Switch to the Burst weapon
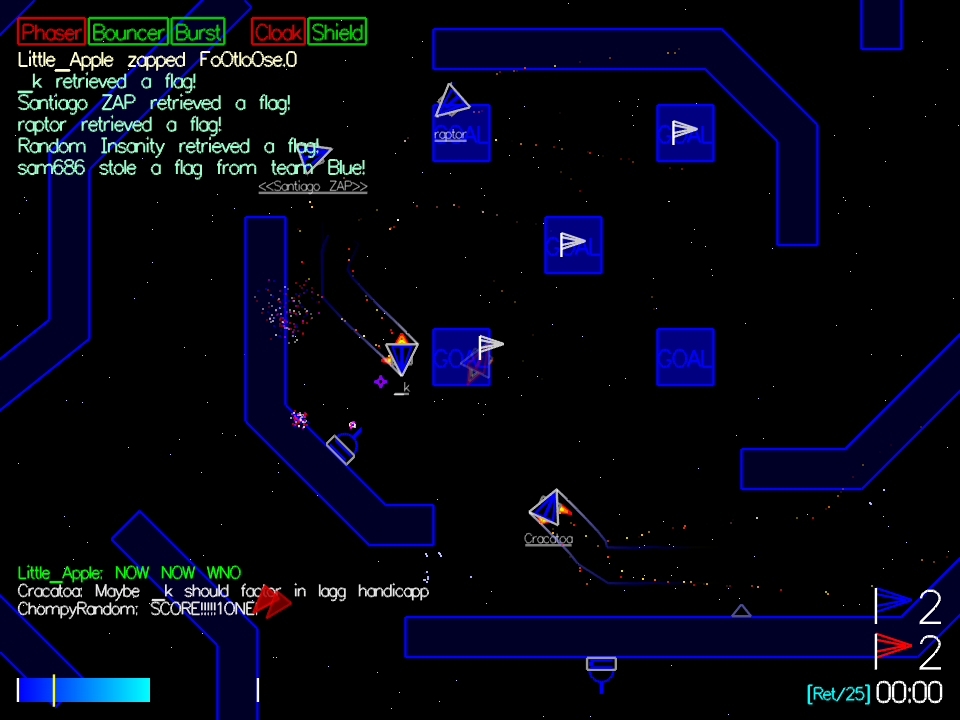 pyautogui.click(x=198, y=32)
